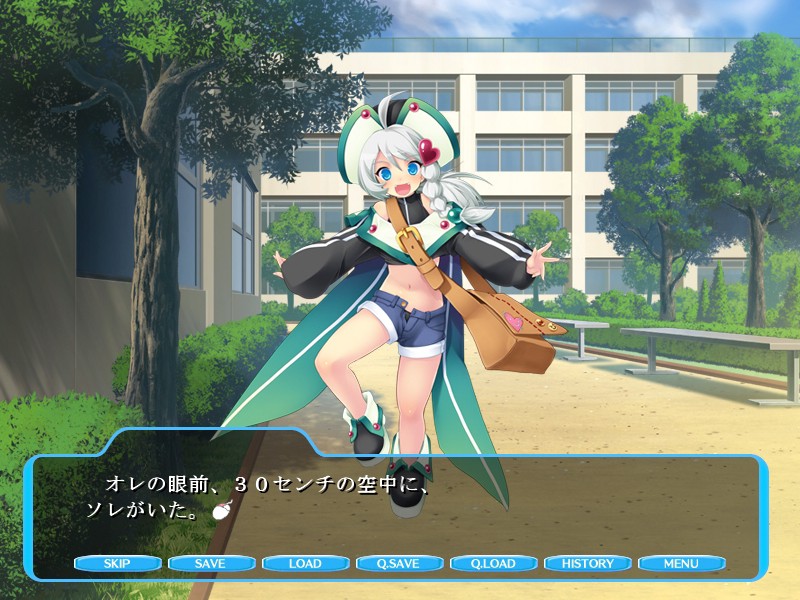Open the SAVE screen
The height and width of the screenshot is (600, 800).
coord(211,564)
